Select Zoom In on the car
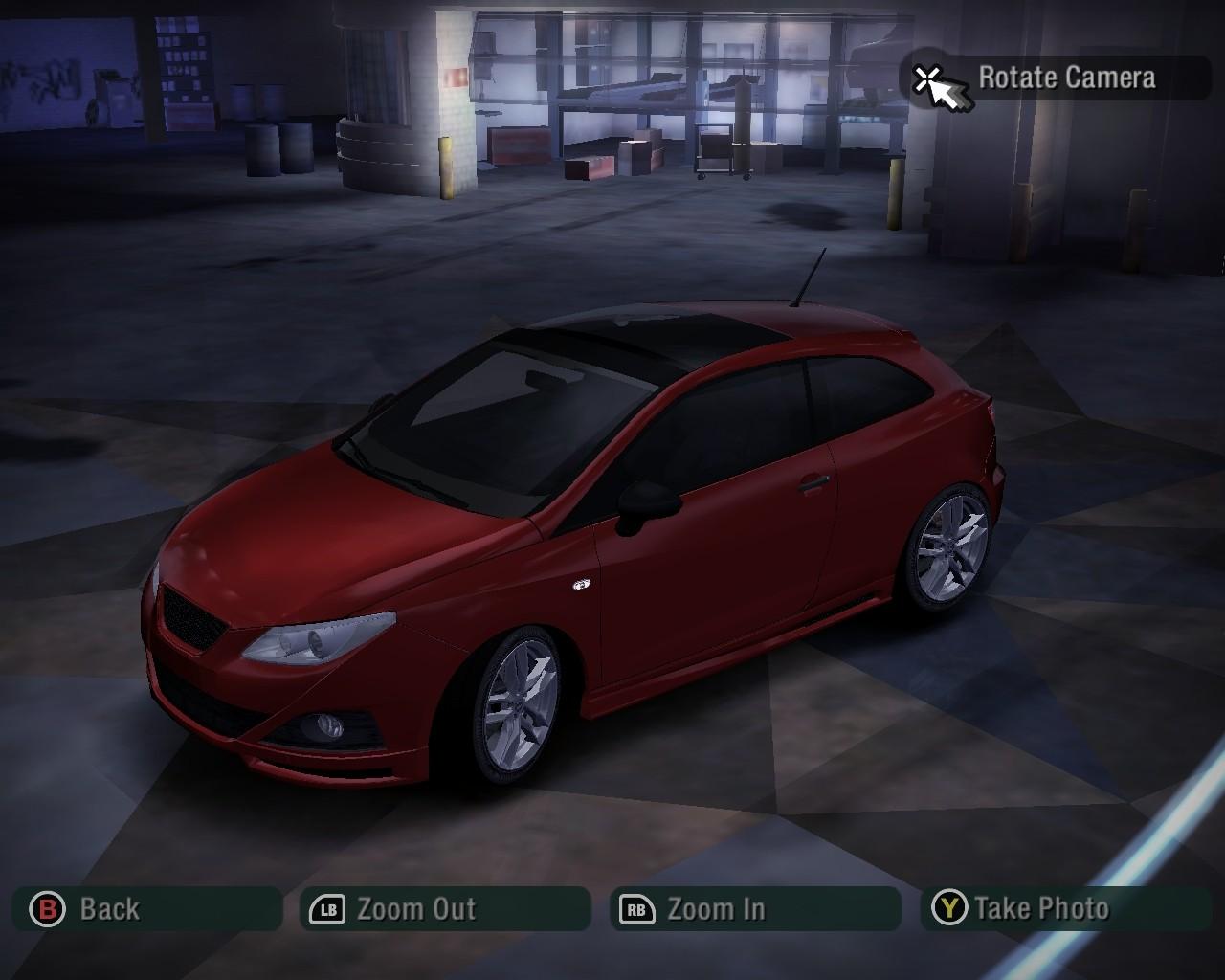1225x980 pixels. pos(755,908)
